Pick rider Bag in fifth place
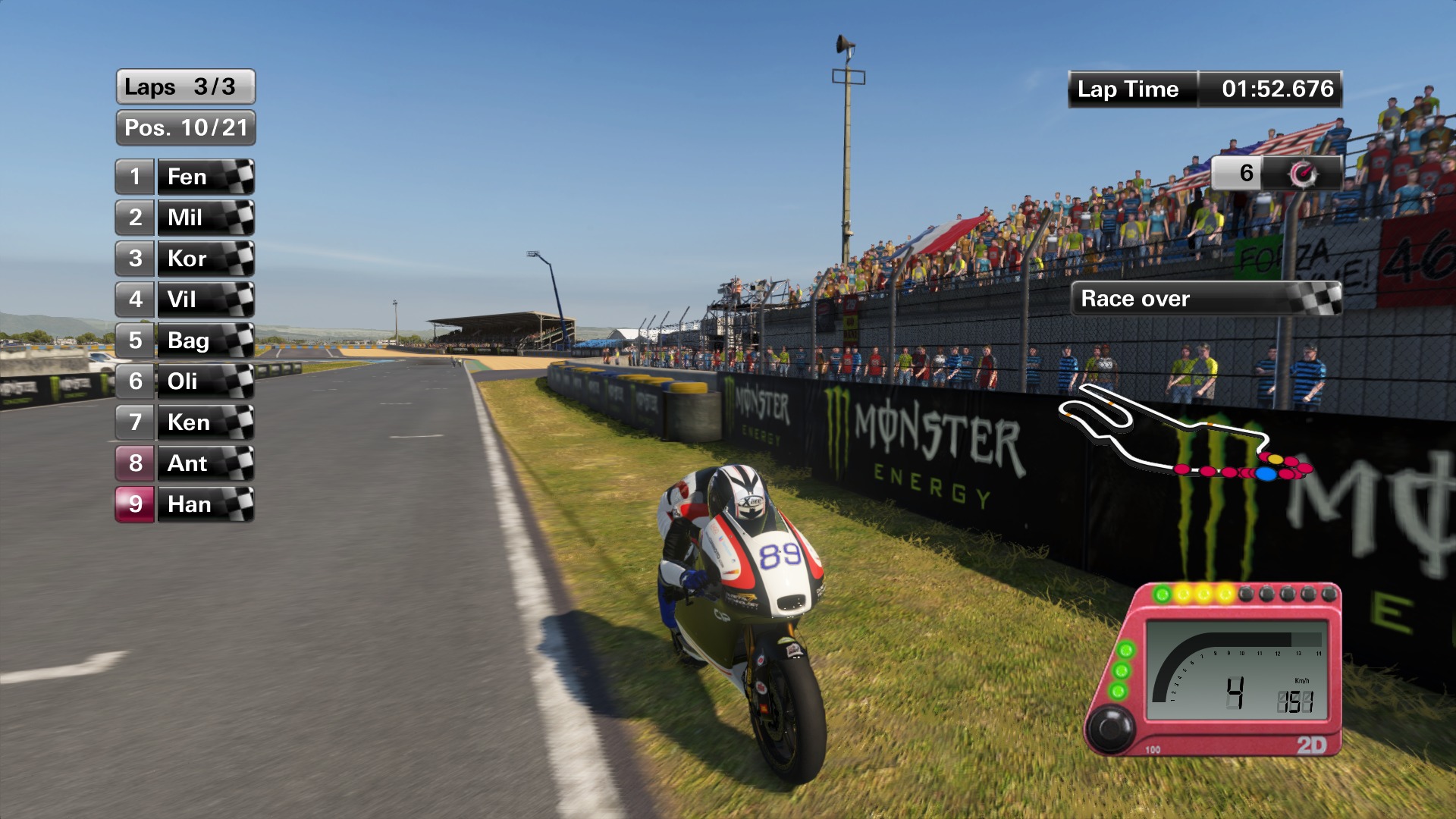1456x819 pixels. [x=186, y=341]
